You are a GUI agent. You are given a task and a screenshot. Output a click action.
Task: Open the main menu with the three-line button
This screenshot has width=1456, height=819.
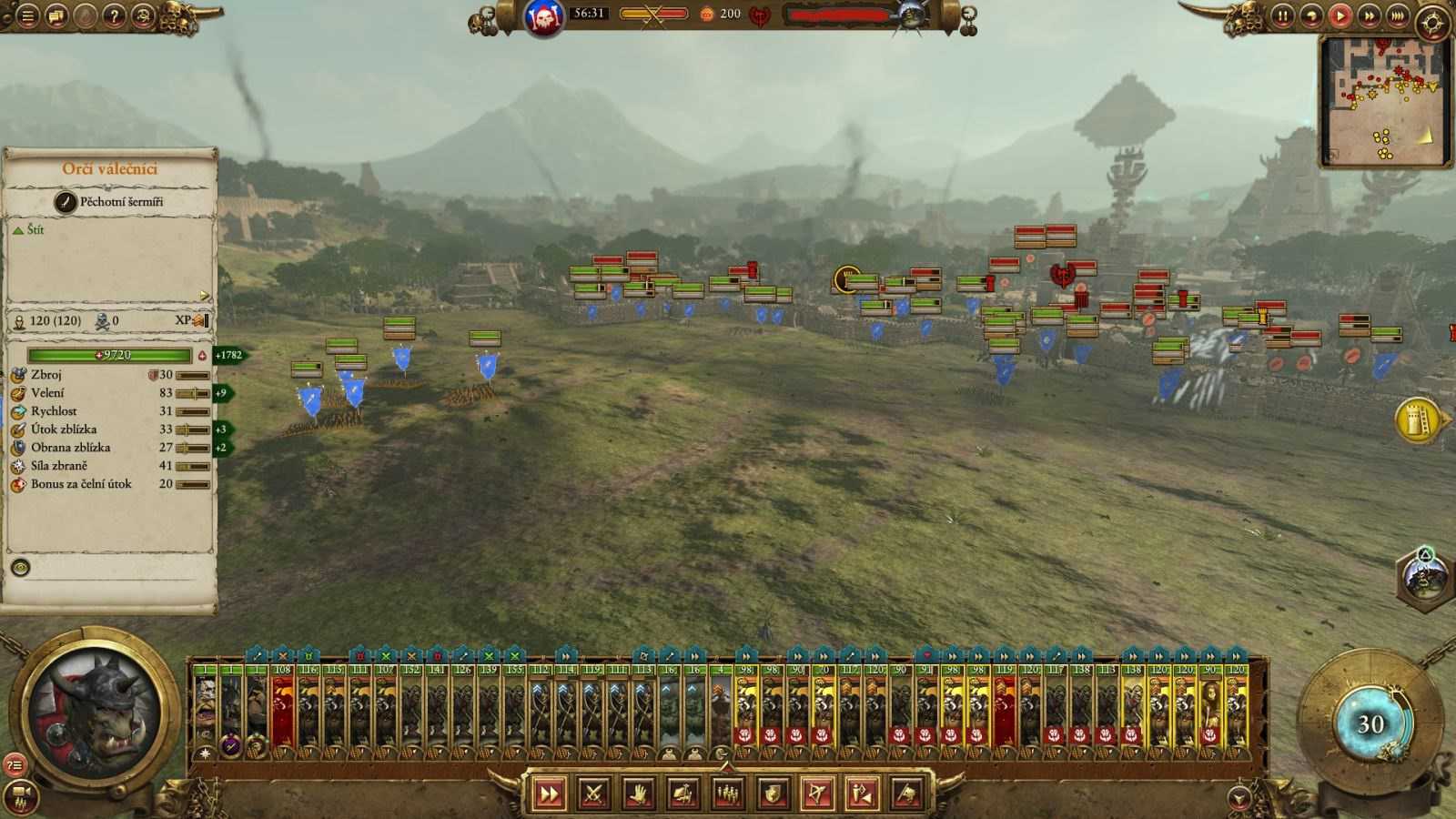point(27,15)
